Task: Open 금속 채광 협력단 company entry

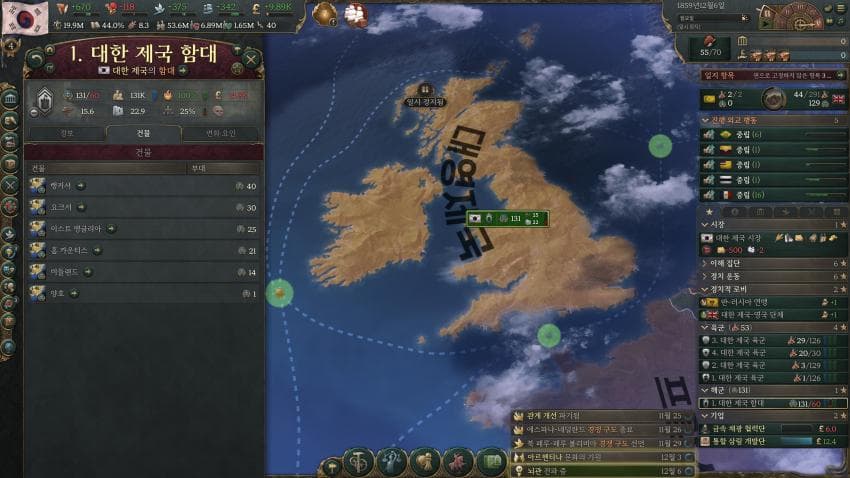Action: point(760,428)
